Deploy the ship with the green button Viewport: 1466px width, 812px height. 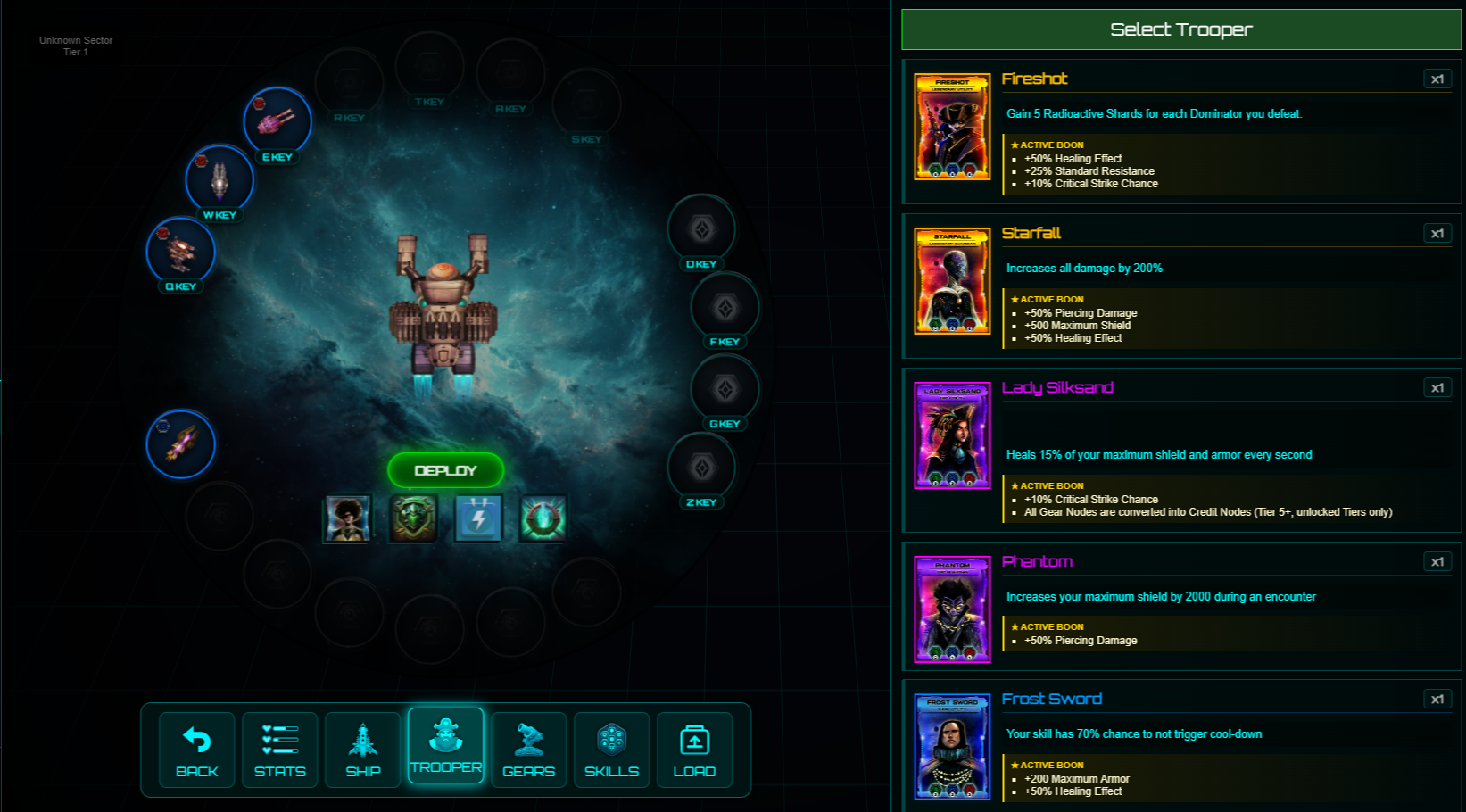445,470
